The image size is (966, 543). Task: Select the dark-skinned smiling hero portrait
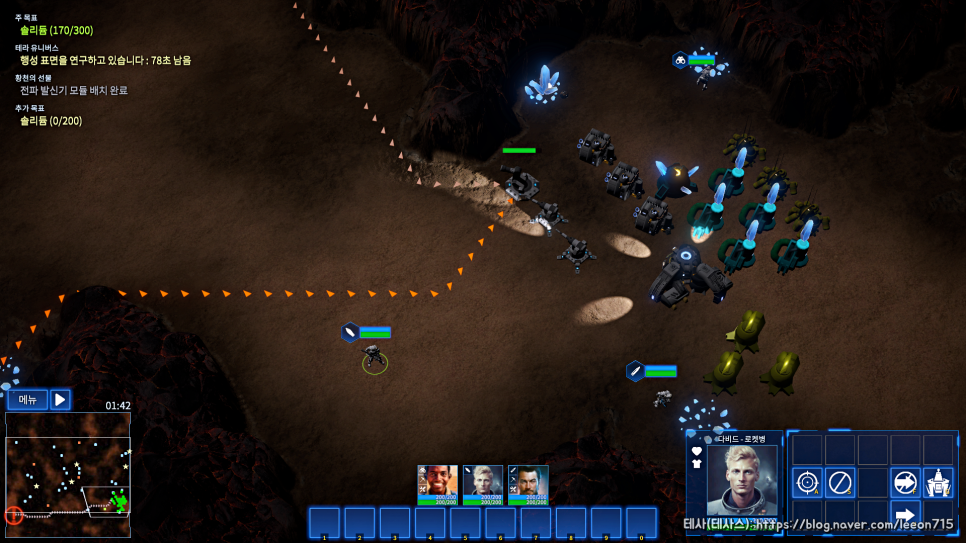[437, 484]
